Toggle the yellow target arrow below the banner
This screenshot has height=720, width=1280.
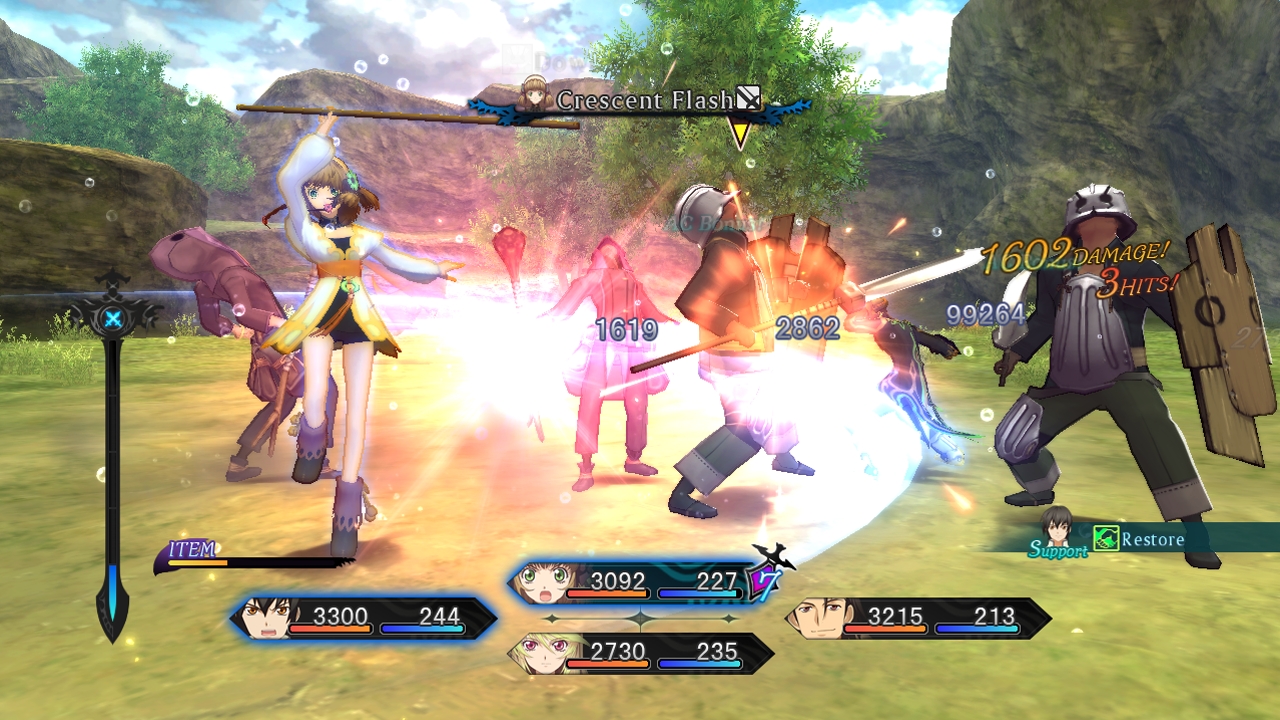click(x=741, y=131)
